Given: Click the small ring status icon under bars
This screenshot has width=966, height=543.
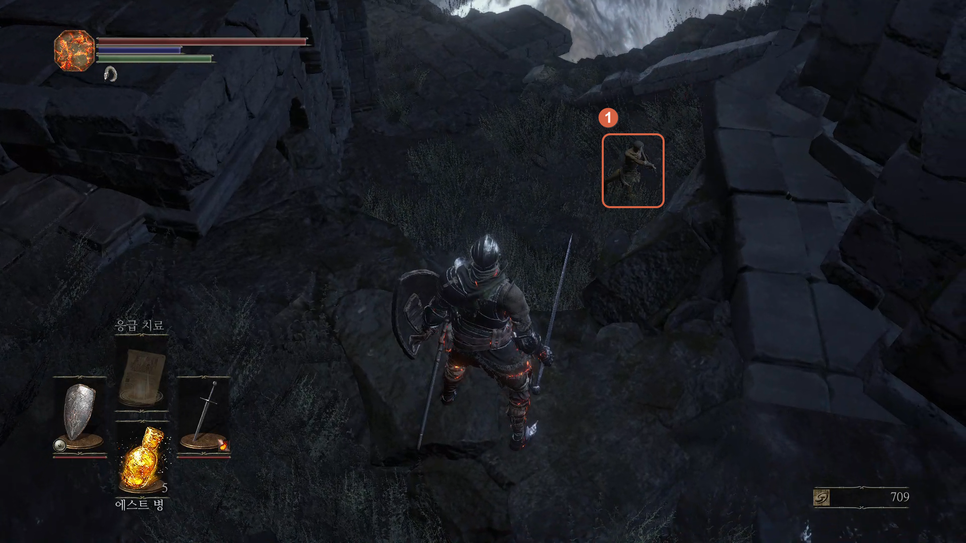Looking at the screenshot, I should point(109,74).
